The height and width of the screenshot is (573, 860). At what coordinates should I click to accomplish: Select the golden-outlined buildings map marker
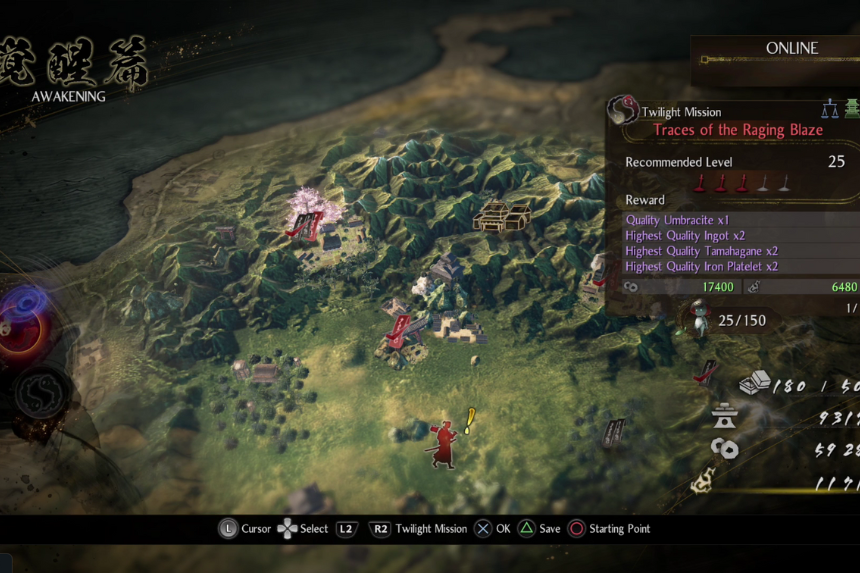tap(502, 216)
